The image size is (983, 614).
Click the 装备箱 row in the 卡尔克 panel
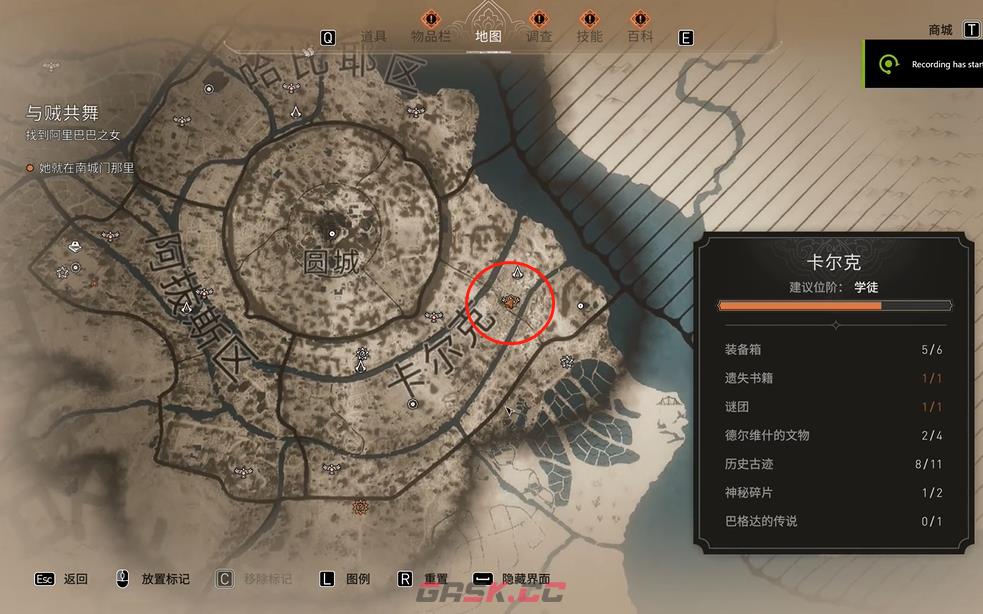[x=833, y=350]
